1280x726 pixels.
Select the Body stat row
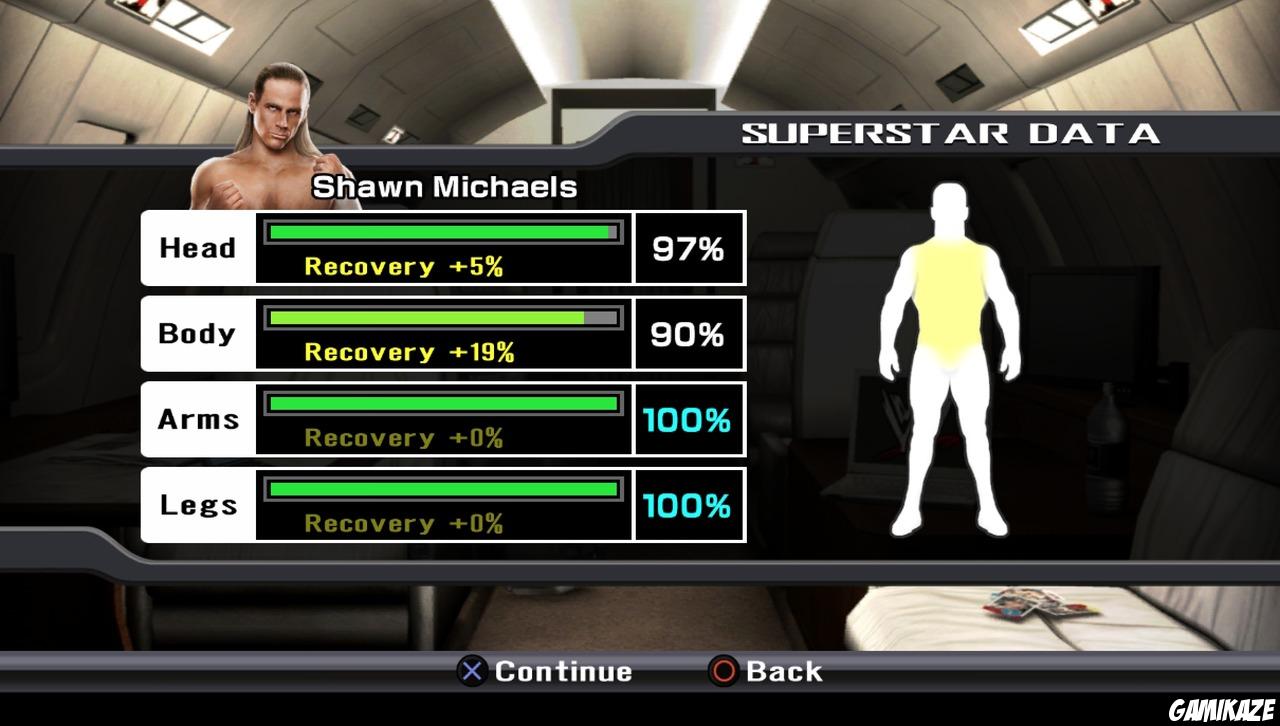[x=443, y=333]
